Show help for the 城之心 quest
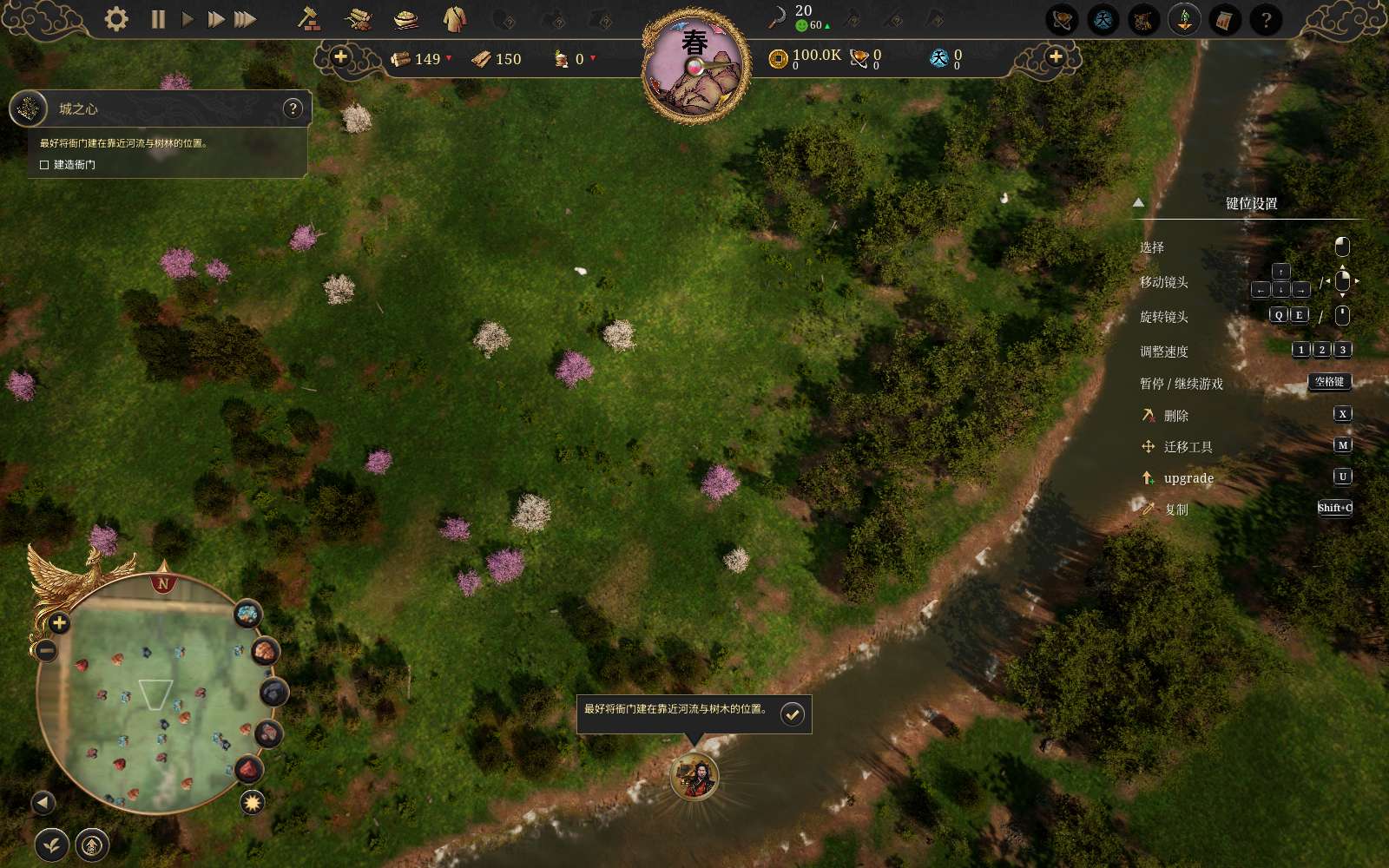The height and width of the screenshot is (868, 1389). (293, 108)
